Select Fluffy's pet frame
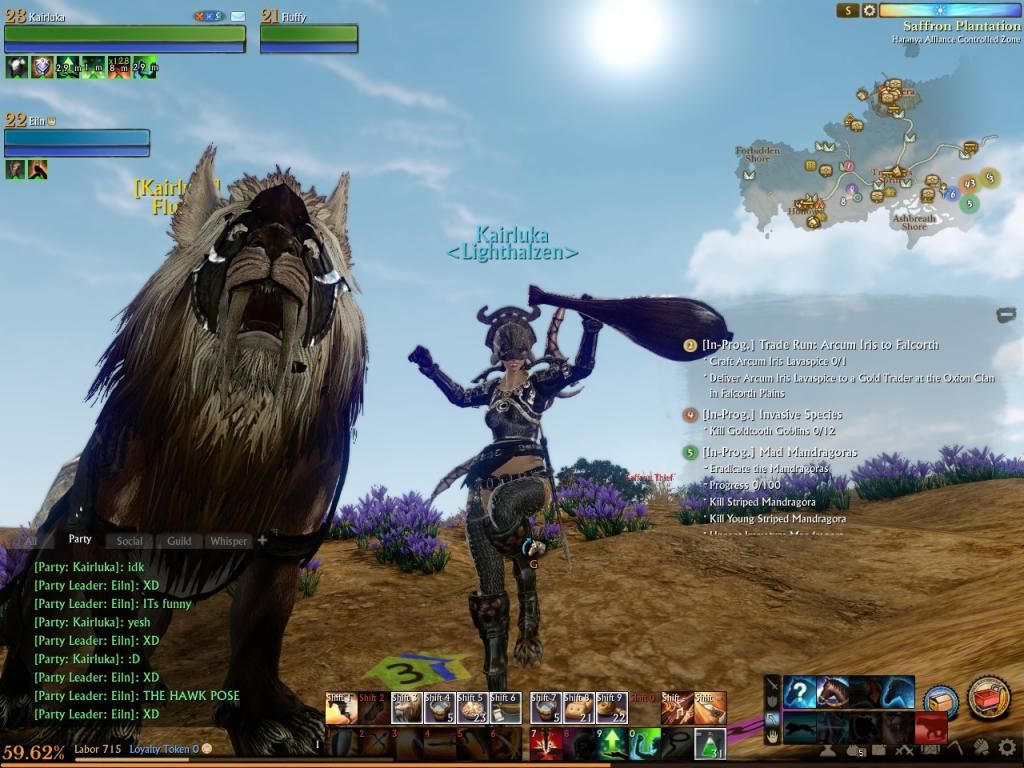This screenshot has height=768, width=1024. pyautogui.click(x=309, y=34)
